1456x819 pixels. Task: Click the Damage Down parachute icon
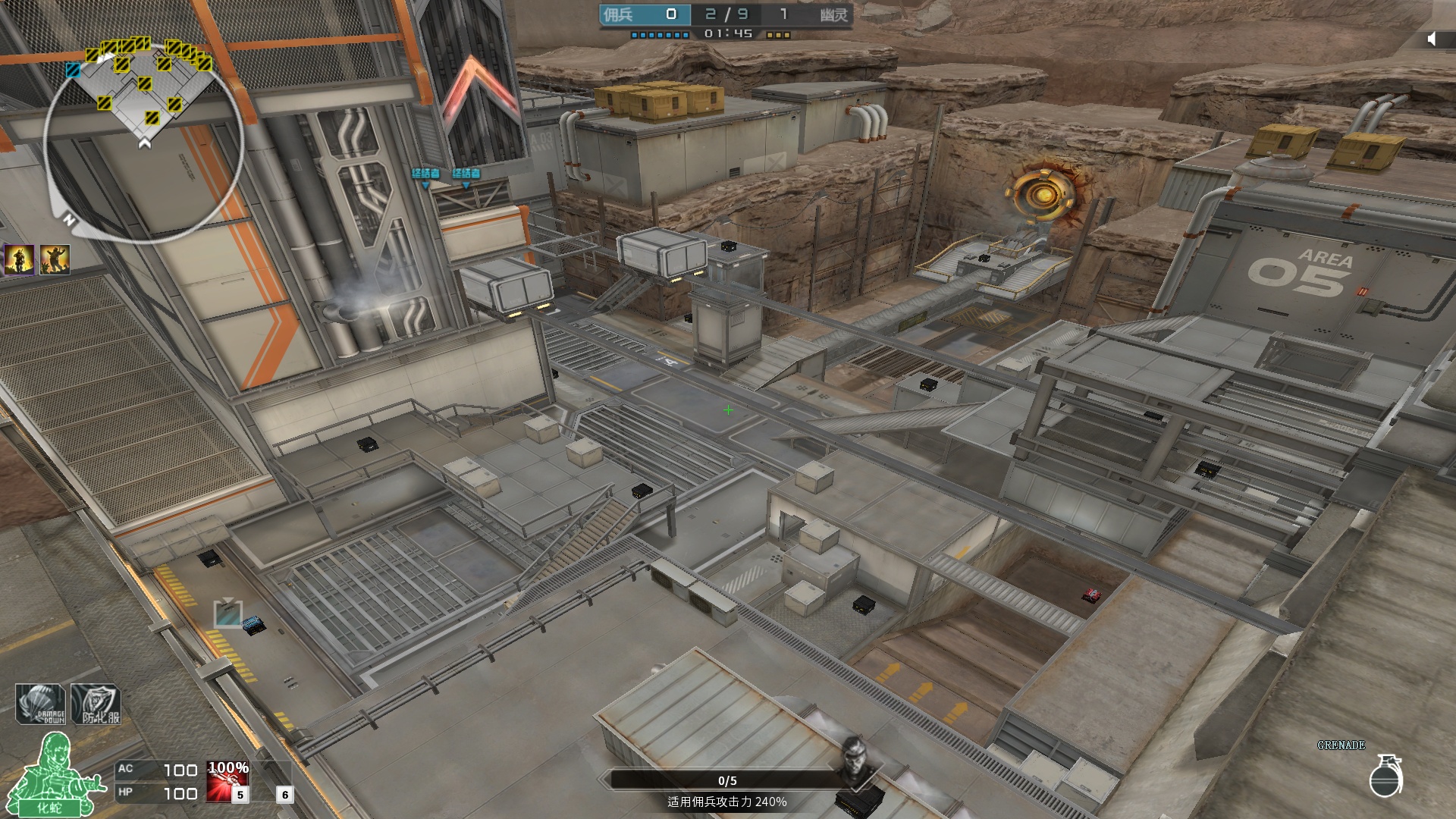(x=41, y=704)
